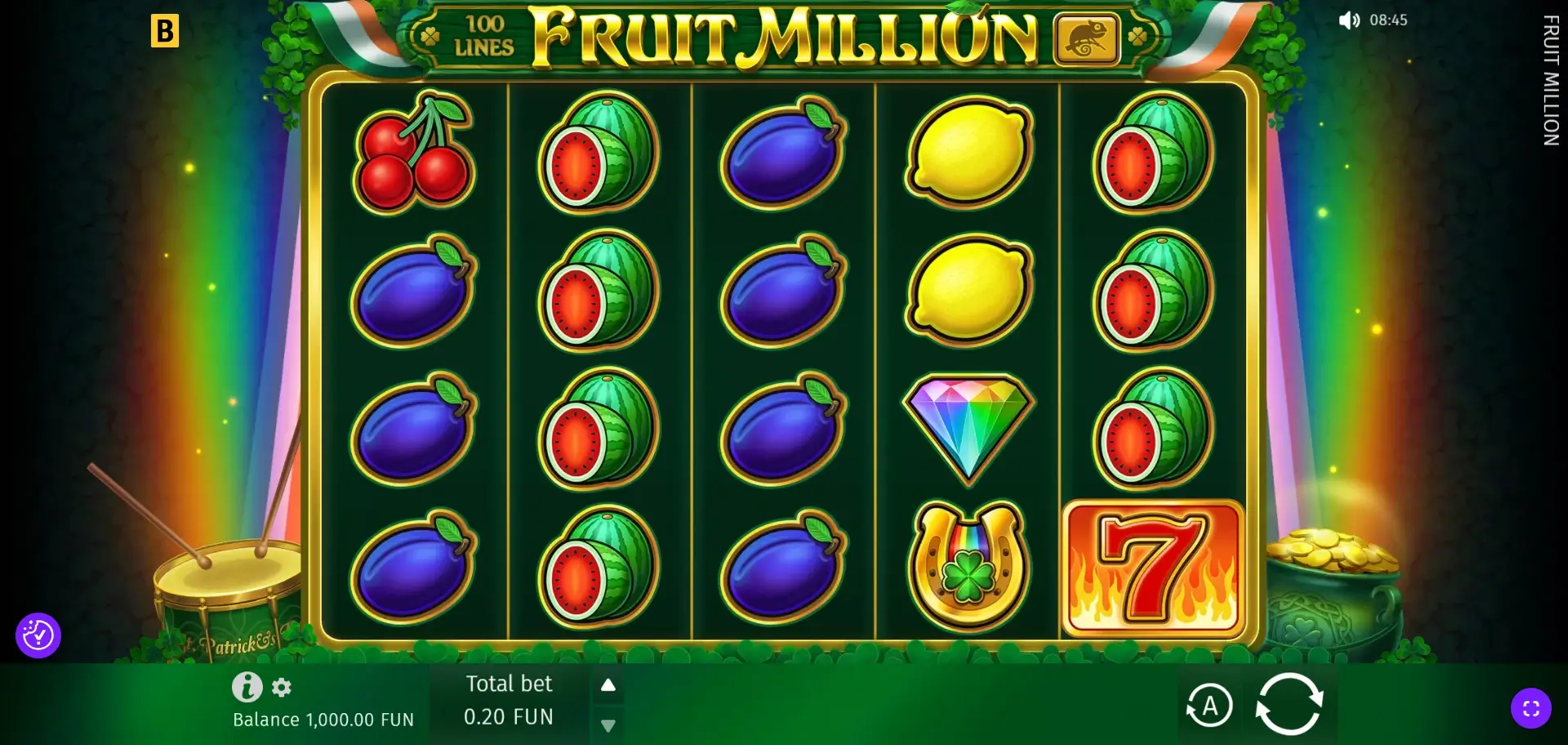Viewport: 1568px width, 745px height.
Task: Click the Balance 1,000.00 FUN display
Action: pos(323,720)
